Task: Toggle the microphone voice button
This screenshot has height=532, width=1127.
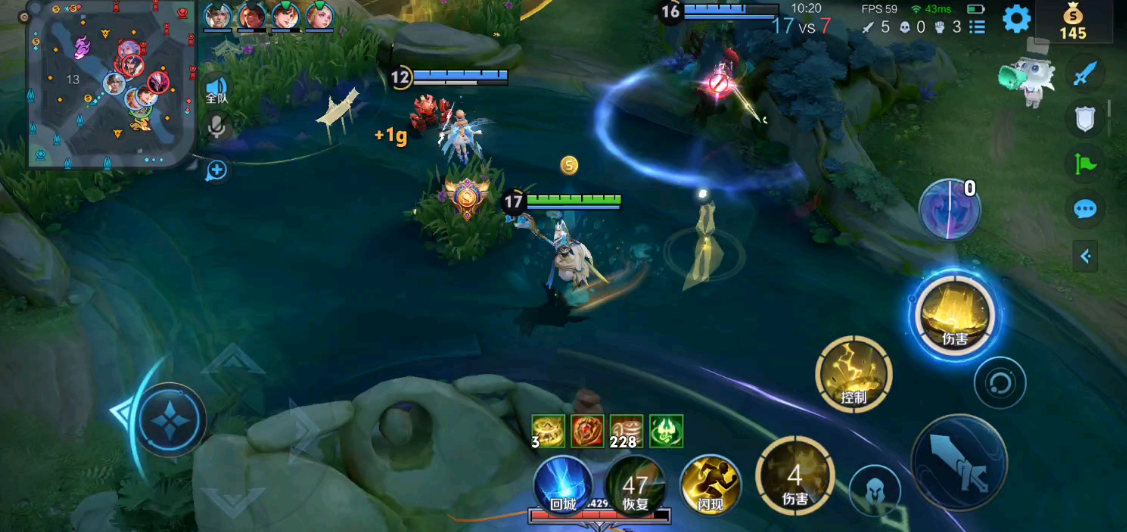Action: pos(216,127)
